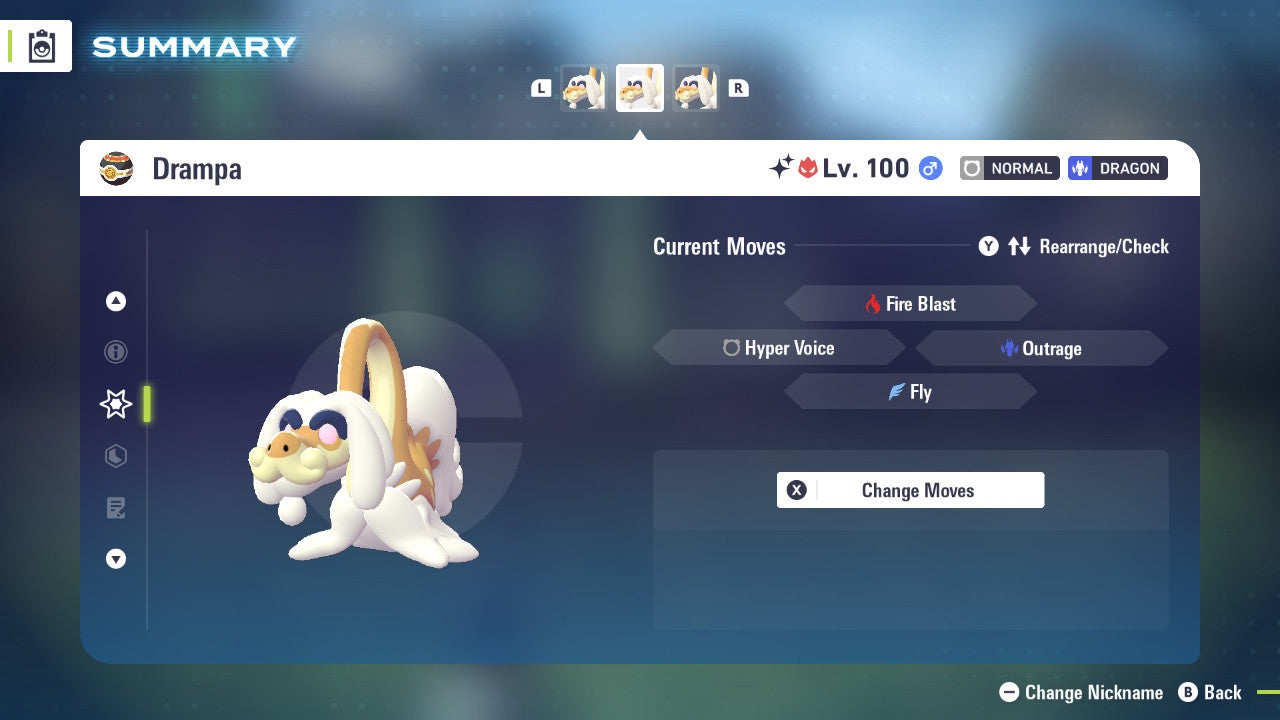Viewport: 1280px width, 720px height.
Task: Click the hexagon stats icon in the sidebar
Action: pos(115,456)
